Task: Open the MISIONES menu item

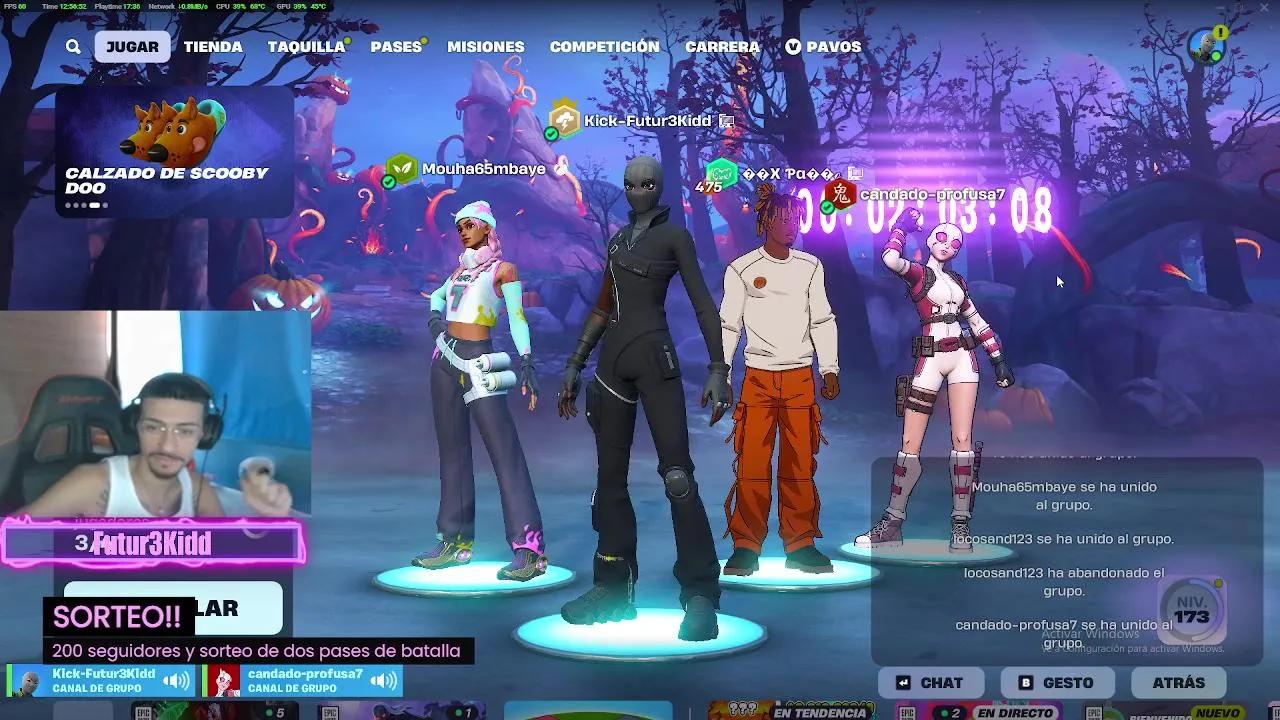Action: point(486,46)
